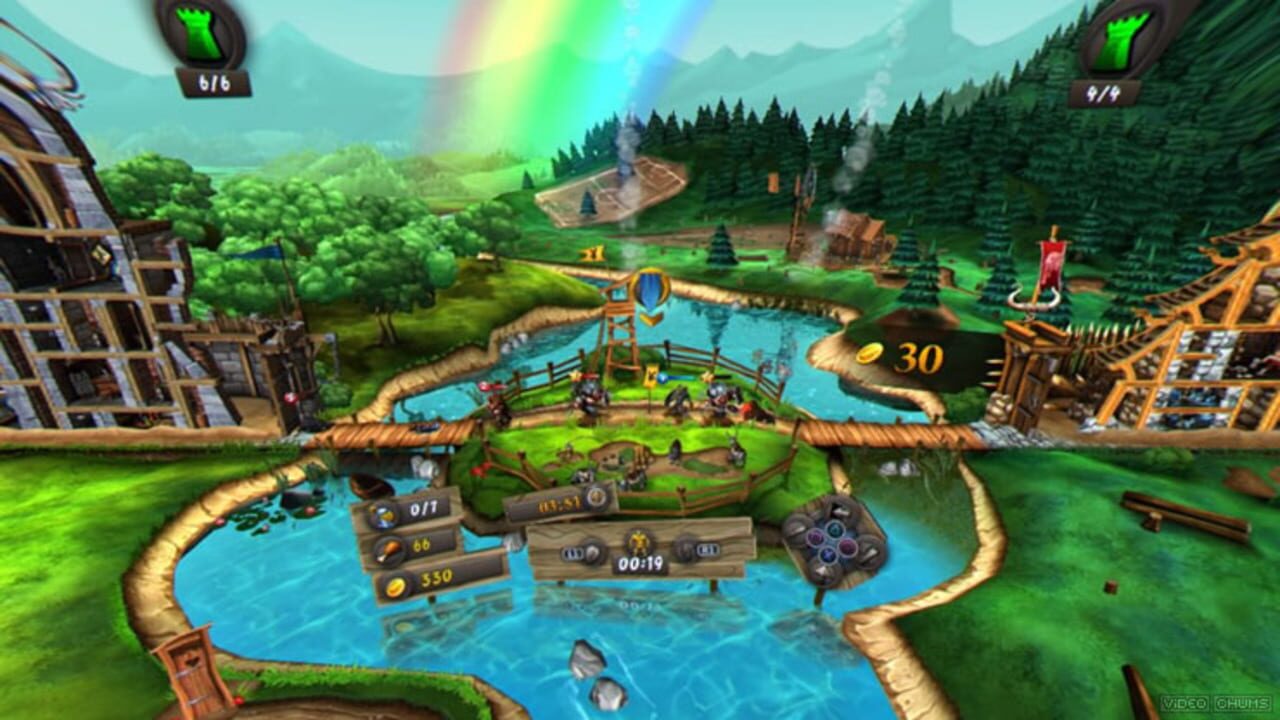Viewport: 1280px width, 720px height.
Task: Click the bottom arrow on the ability wheel
Action: coord(822,569)
